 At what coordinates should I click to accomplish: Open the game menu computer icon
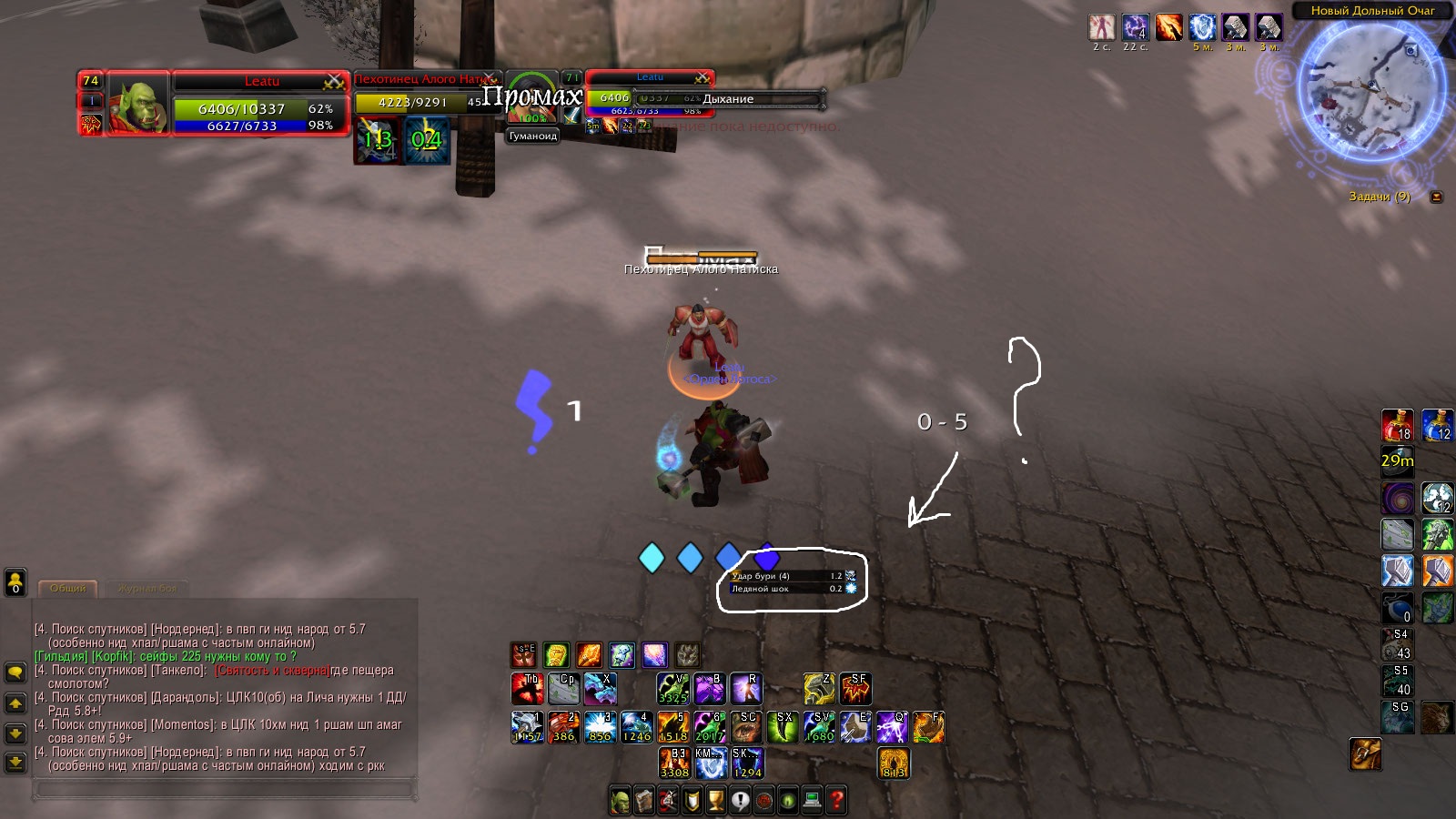[812, 801]
